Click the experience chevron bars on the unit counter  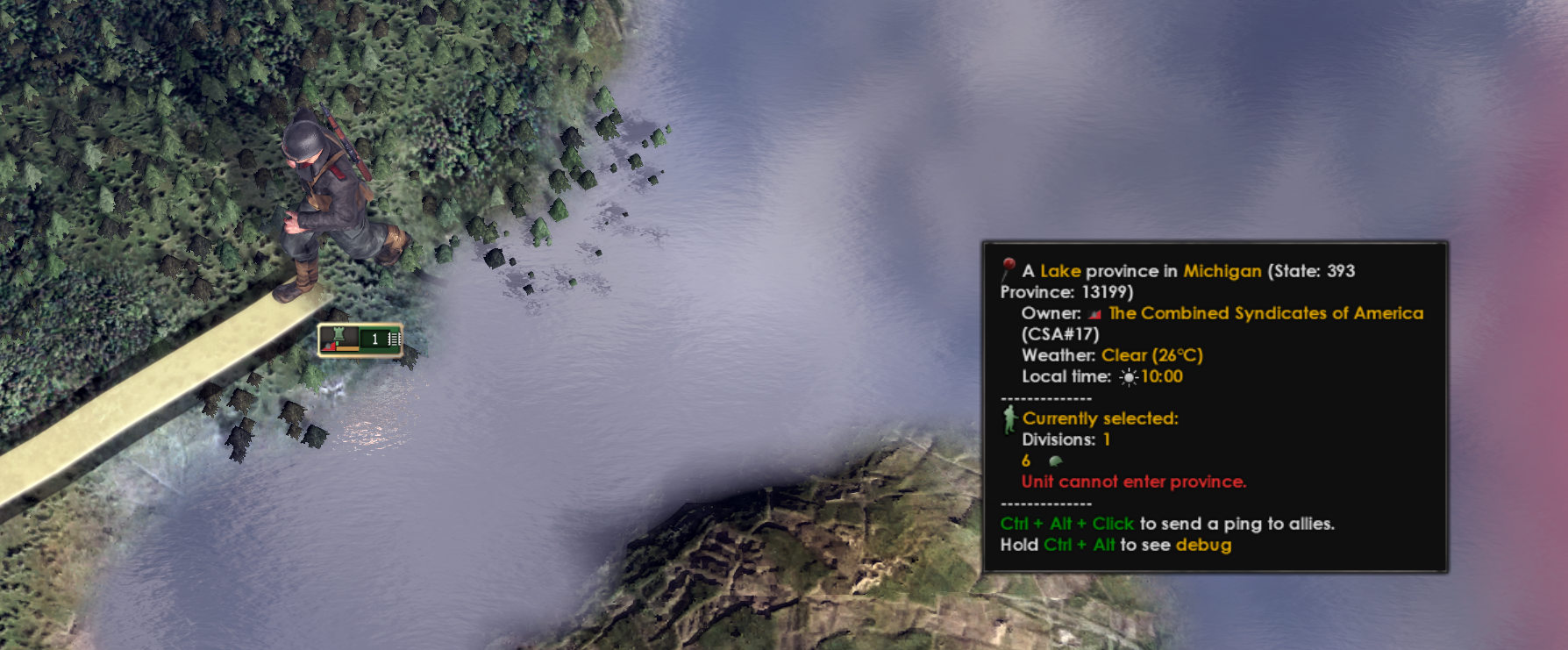pos(394,339)
